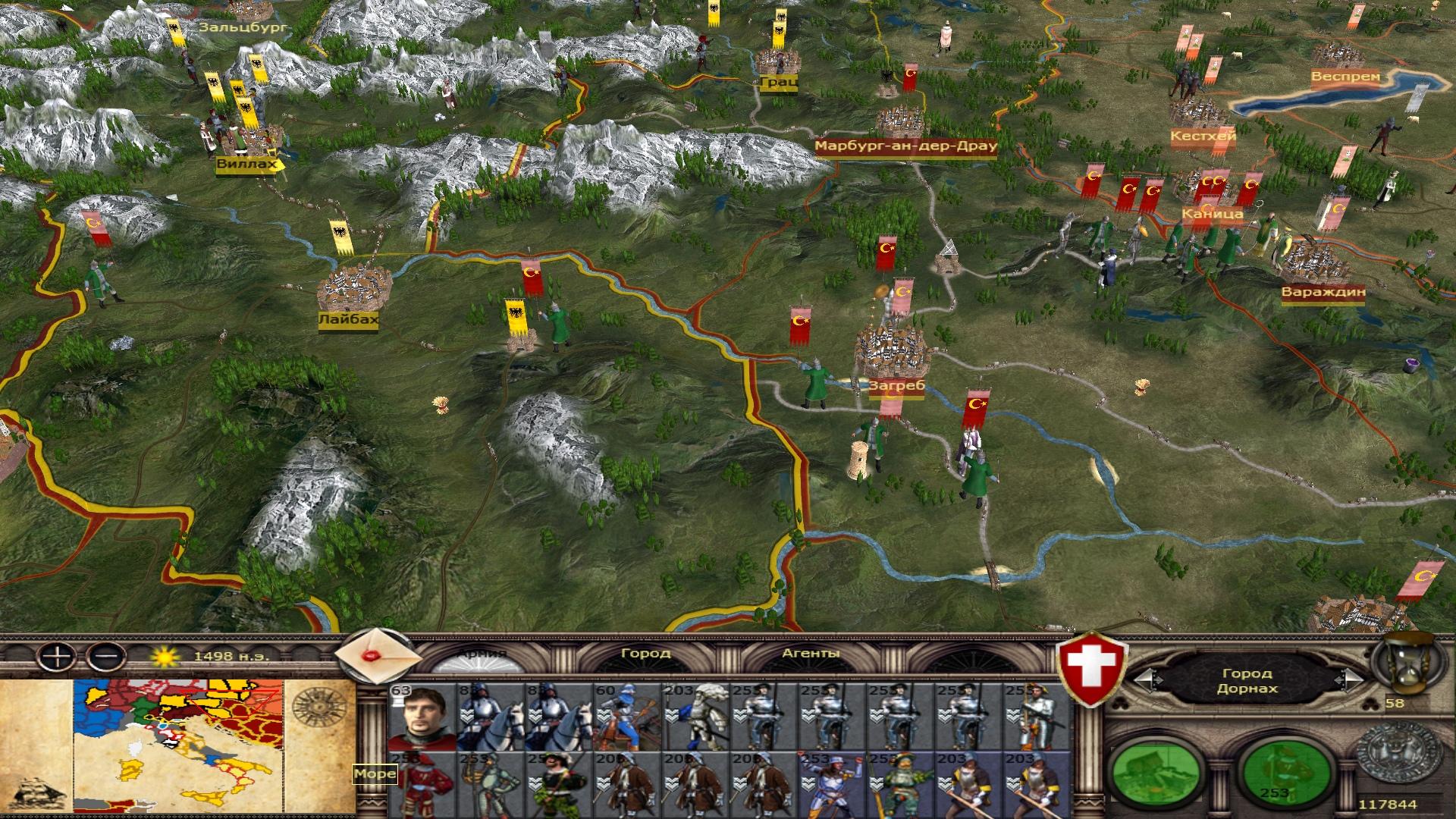The image size is (1456, 819).
Task: Zoom out the minimap with the minus button
Action: coord(106,655)
